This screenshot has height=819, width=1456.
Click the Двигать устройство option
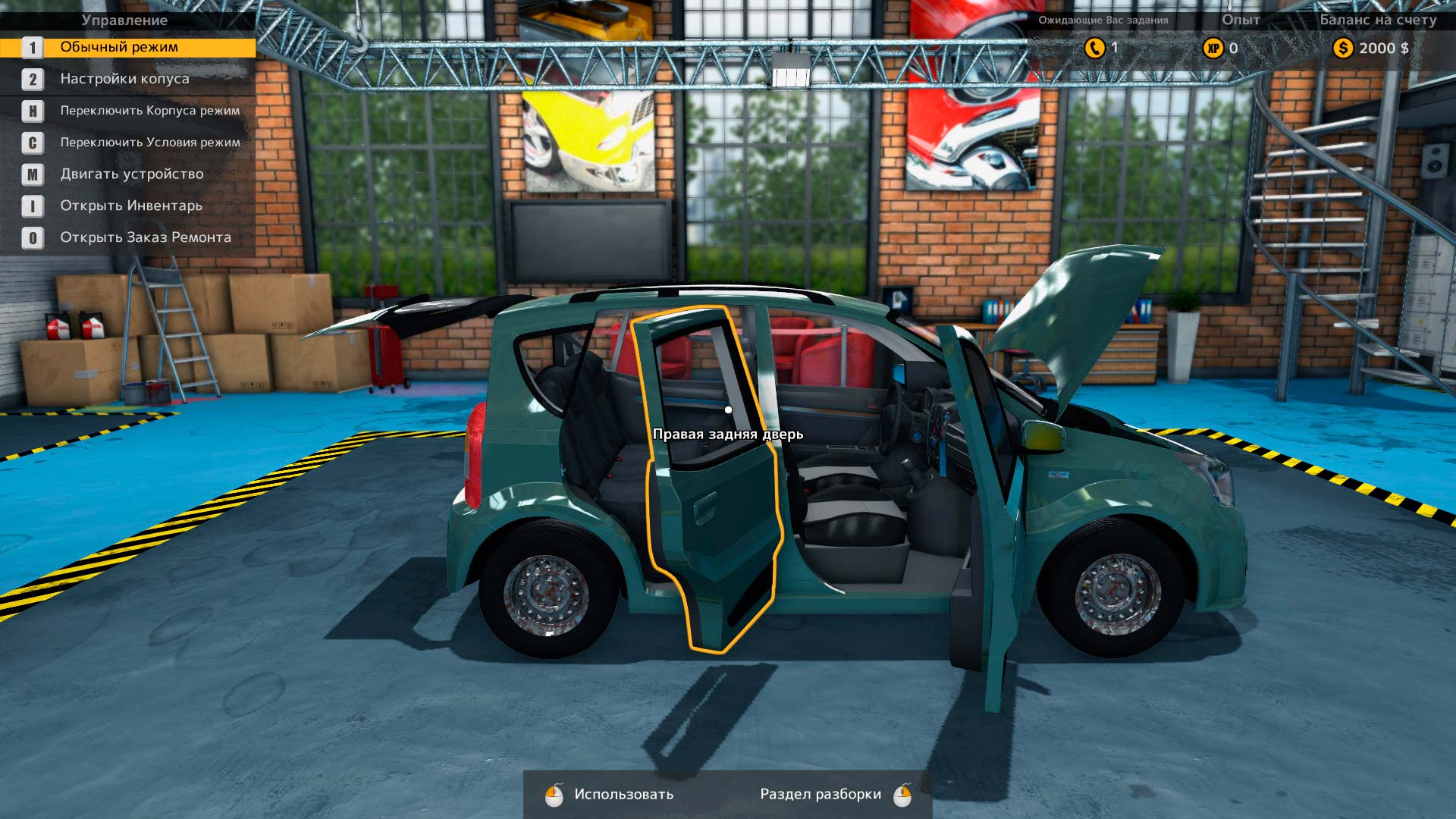(x=131, y=174)
